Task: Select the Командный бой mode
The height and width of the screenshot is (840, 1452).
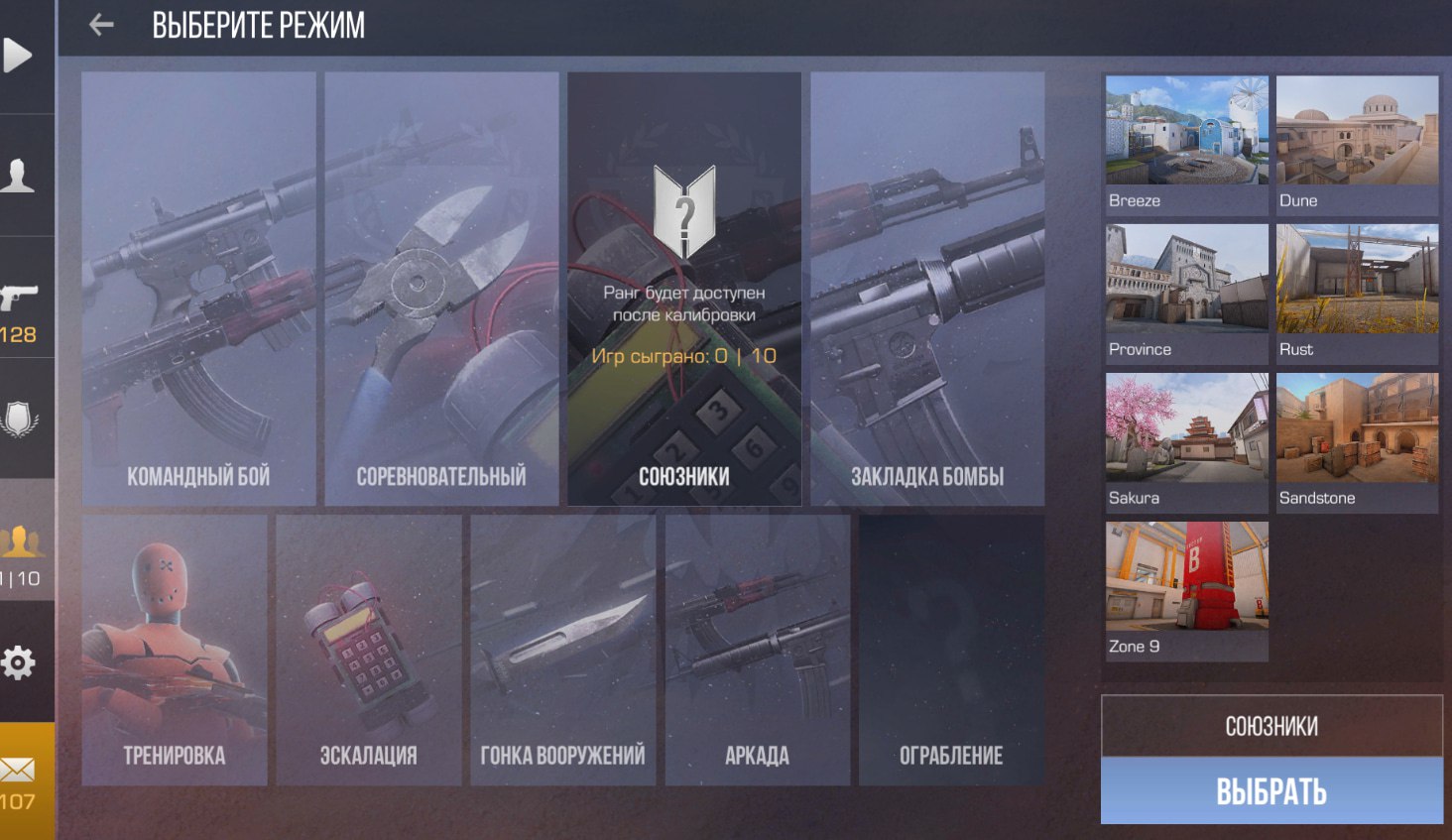Action: (x=198, y=289)
